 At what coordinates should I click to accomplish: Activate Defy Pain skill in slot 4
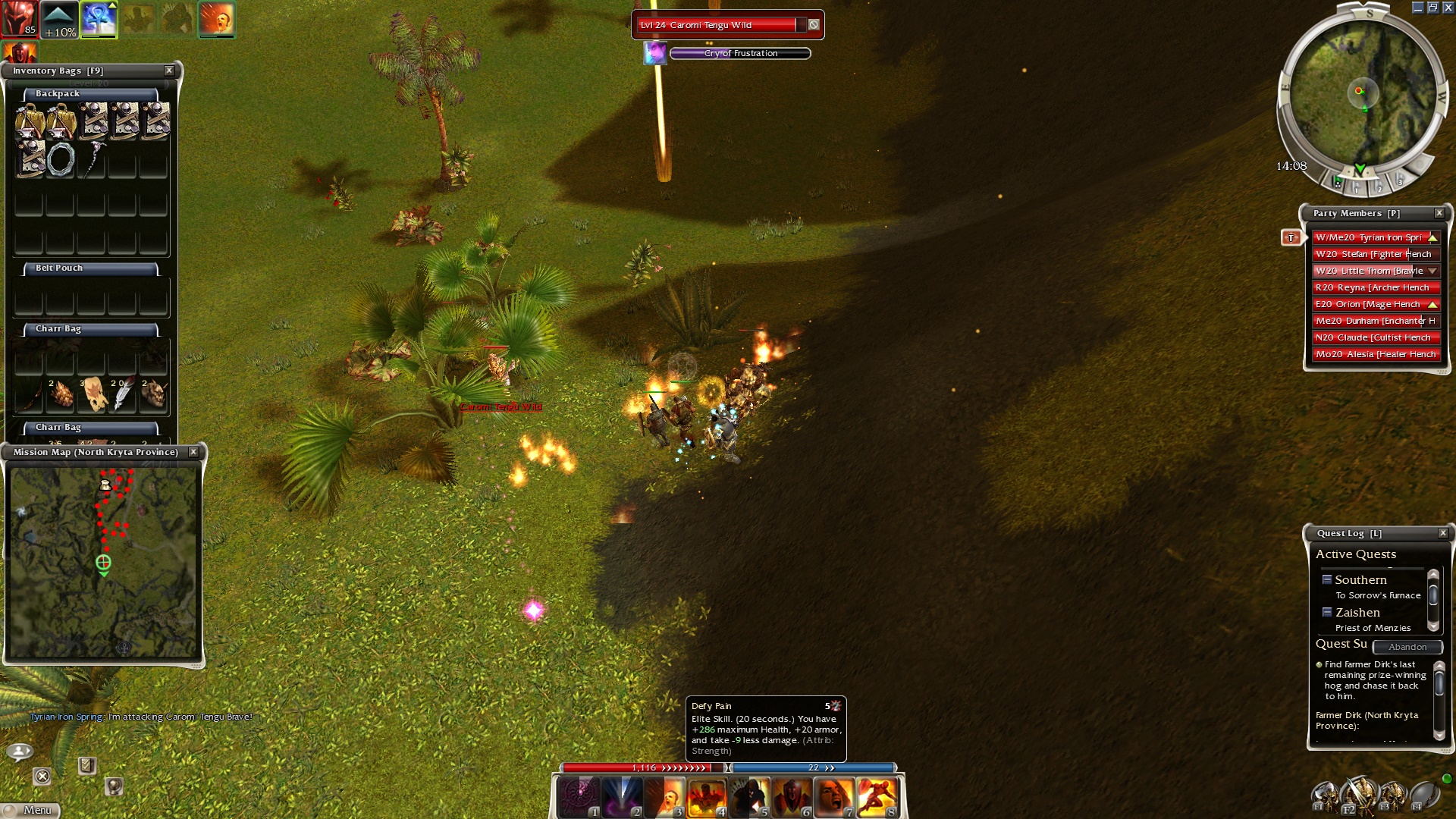click(x=706, y=798)
